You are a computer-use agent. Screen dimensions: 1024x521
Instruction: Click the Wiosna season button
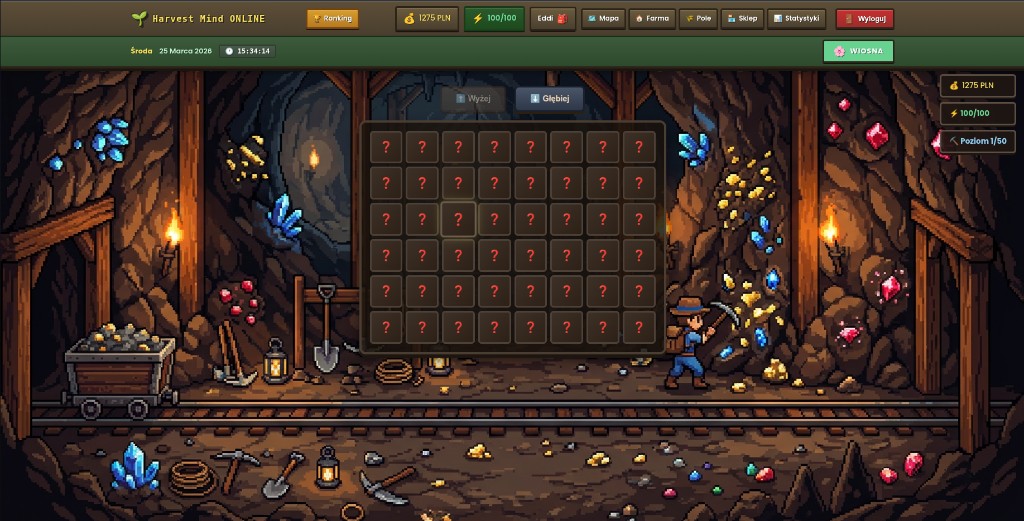(858, 51)
